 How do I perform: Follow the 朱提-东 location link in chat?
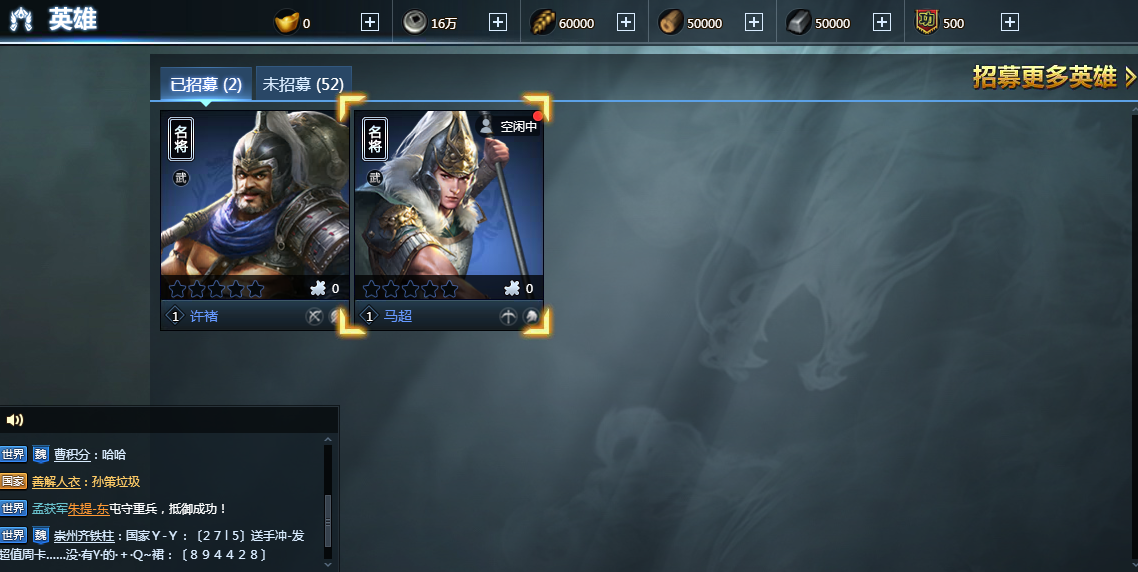point(88,508)
